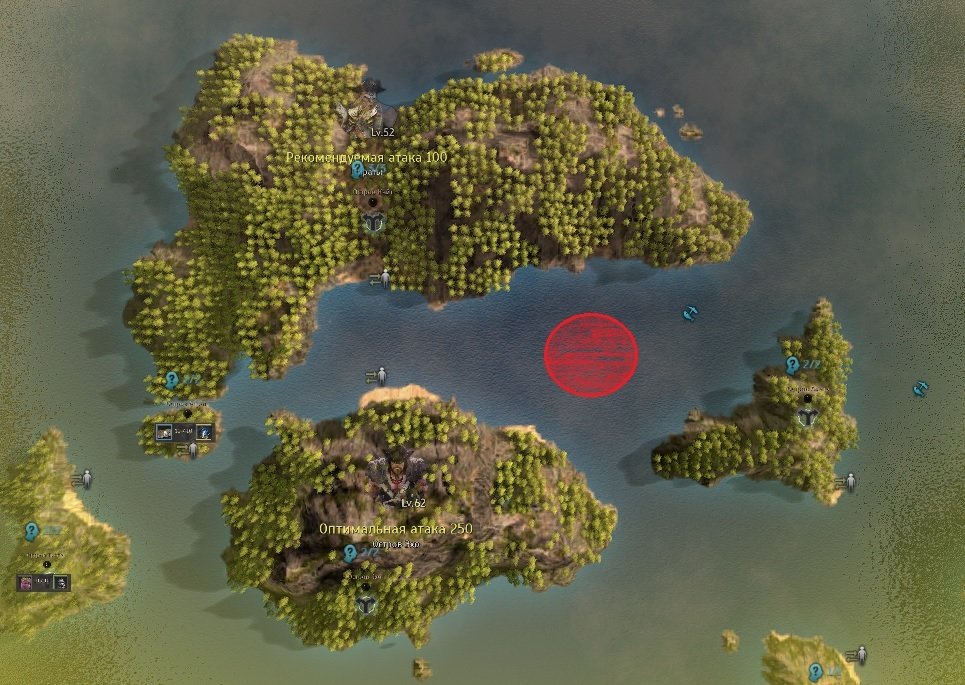Viewport: 965px width, 685px height.
Task: Select the node icon on the eastern island
Action: tap(806, 417)
